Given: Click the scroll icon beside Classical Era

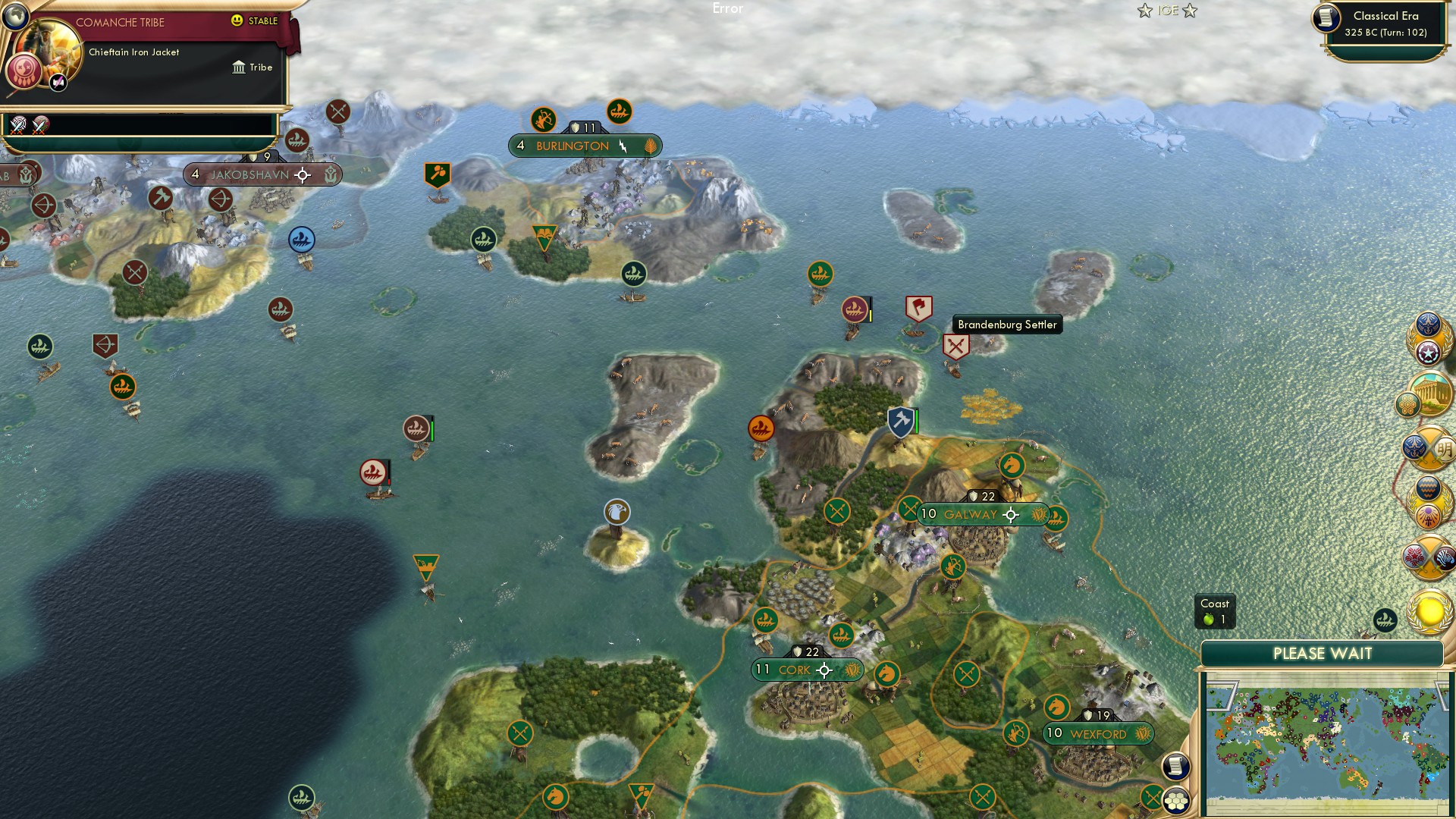Looking at the screenshot, I should (x=1326, y=18).
